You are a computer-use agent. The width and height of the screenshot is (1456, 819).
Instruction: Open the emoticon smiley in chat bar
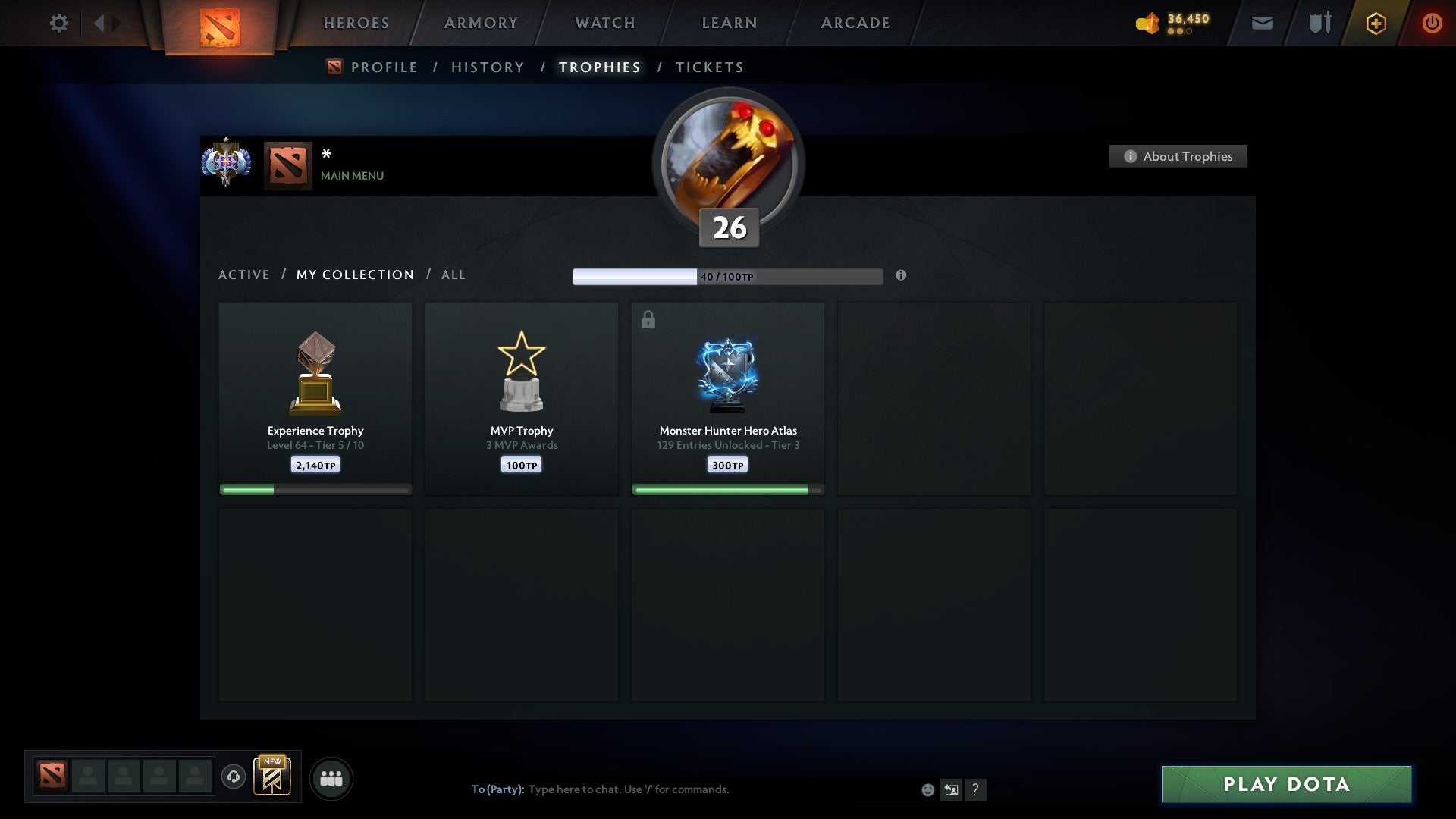tap(928, 789)
